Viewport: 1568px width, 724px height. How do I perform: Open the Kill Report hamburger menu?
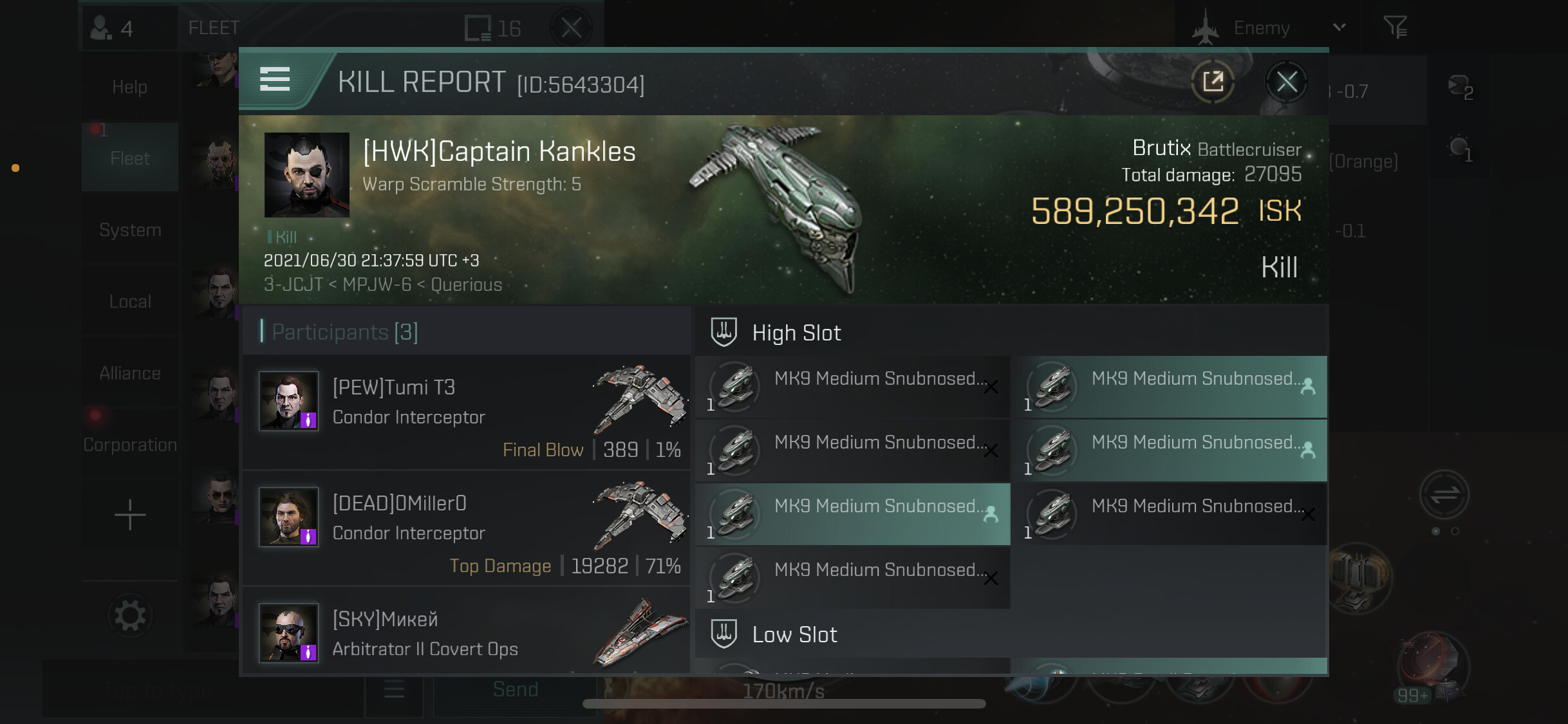coord(275,80)
